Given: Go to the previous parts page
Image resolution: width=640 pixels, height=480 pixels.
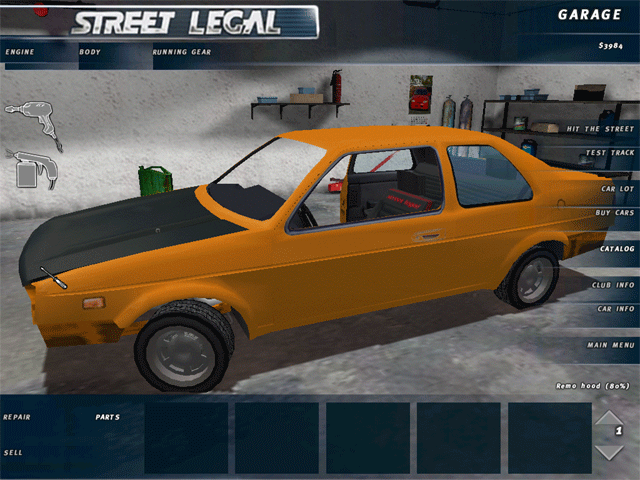Looking at the screenshot, I should 609,416.
